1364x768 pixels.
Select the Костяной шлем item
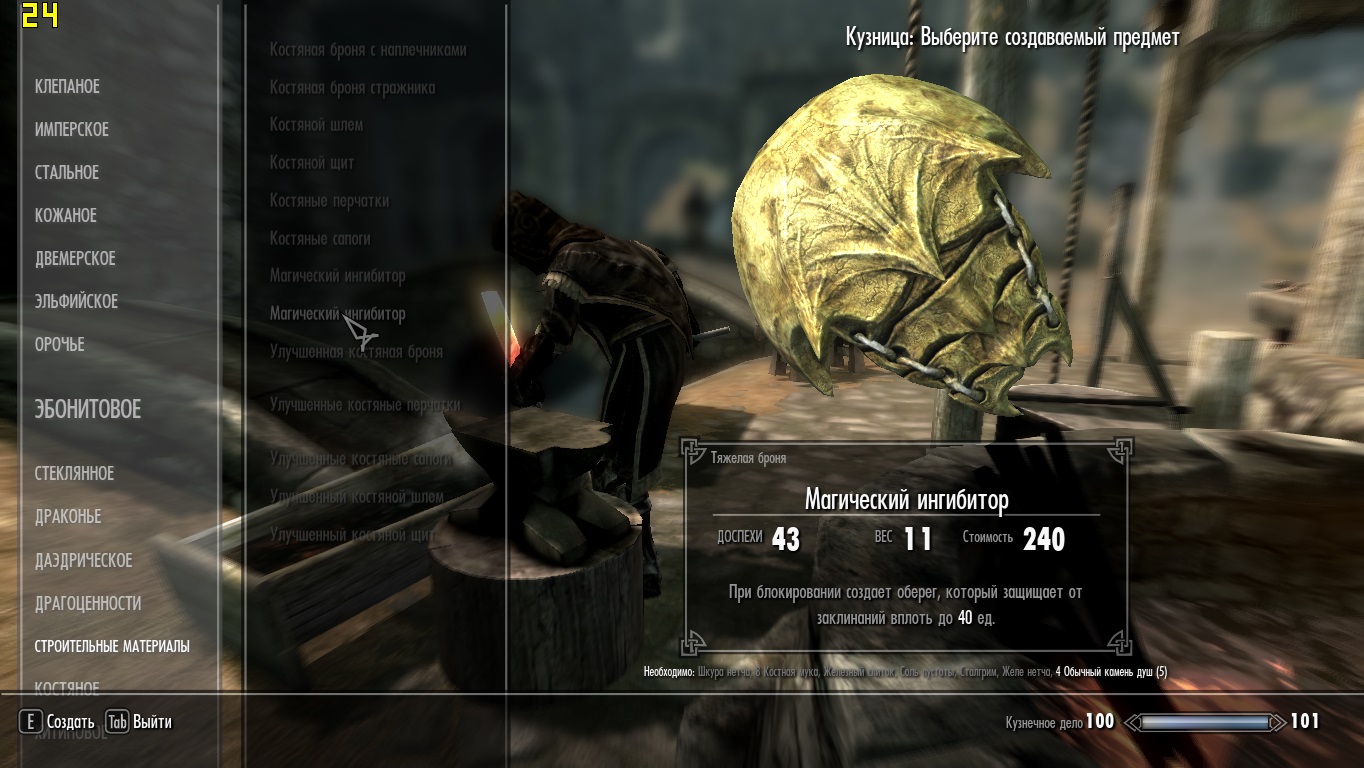(316, 126)
